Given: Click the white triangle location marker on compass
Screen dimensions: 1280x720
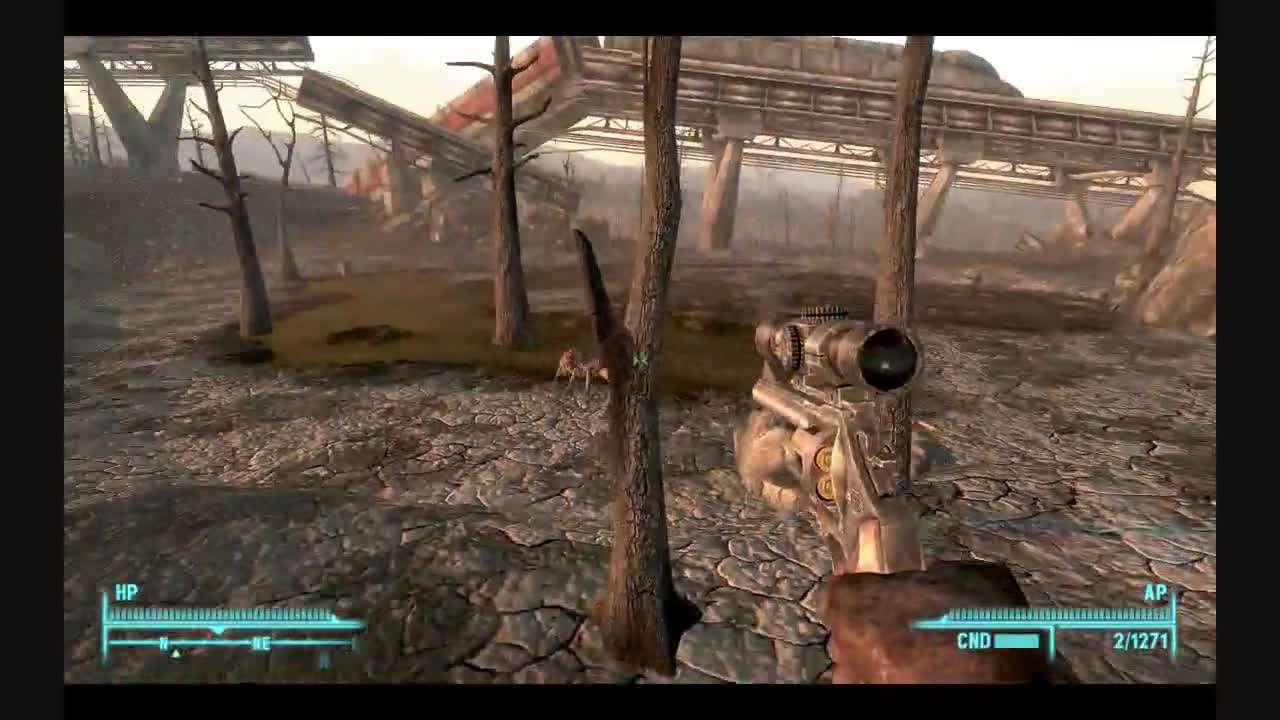Looking at the screenshot, I should click(176, 652).
